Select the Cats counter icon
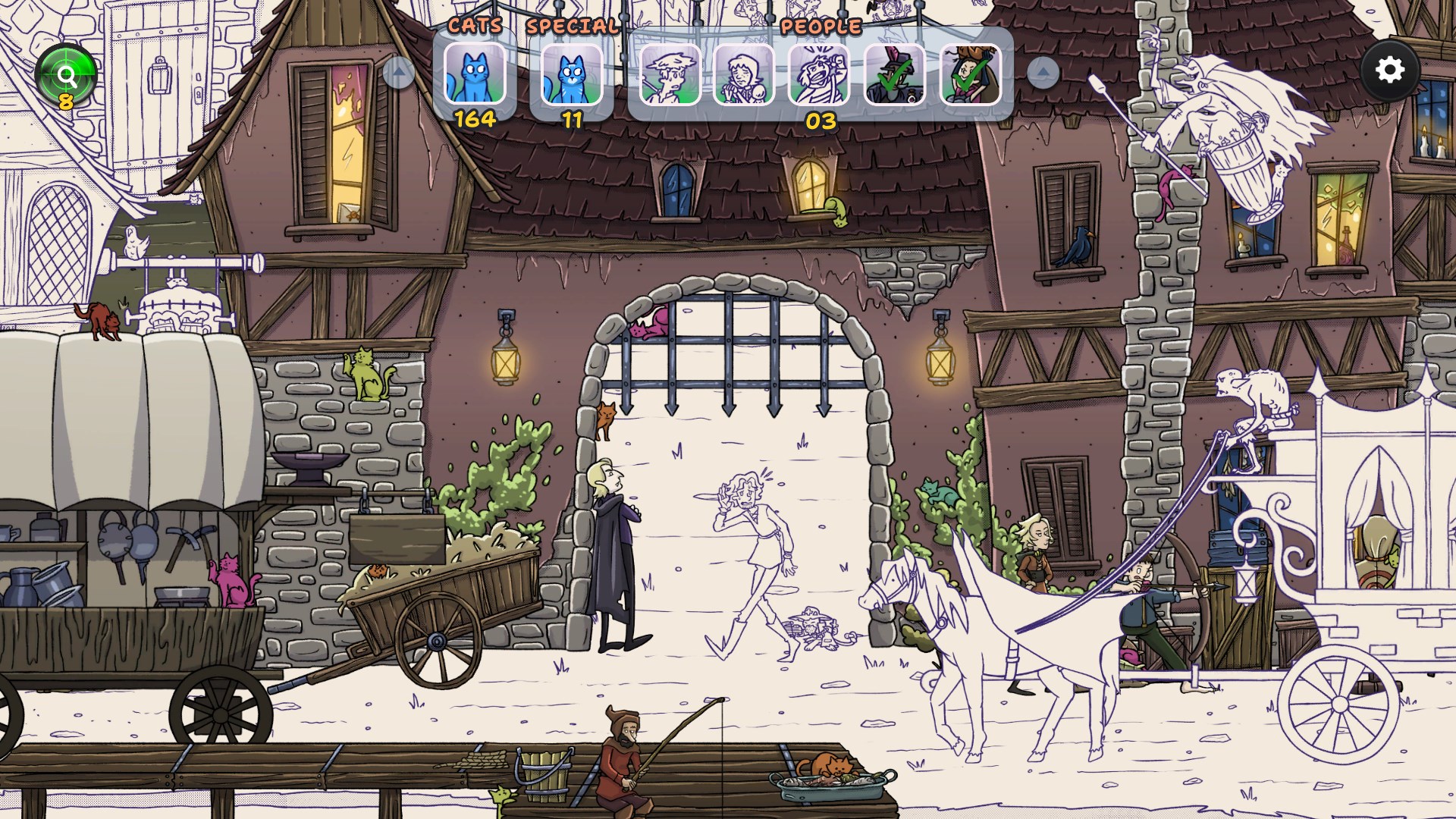This screenshot has width=1456, height=819. click(475, 74)
